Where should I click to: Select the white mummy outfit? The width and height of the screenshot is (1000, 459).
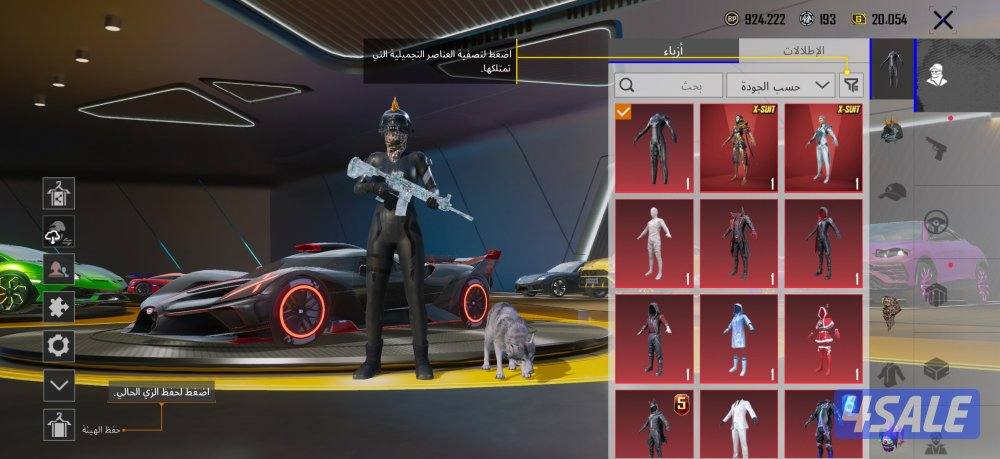(653, 242)
